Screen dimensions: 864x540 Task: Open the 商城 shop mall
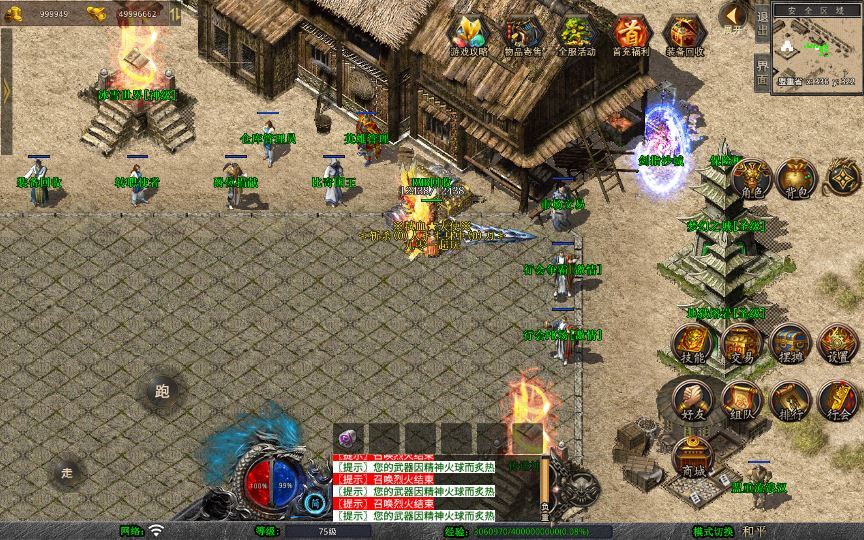tap(692, 456)
